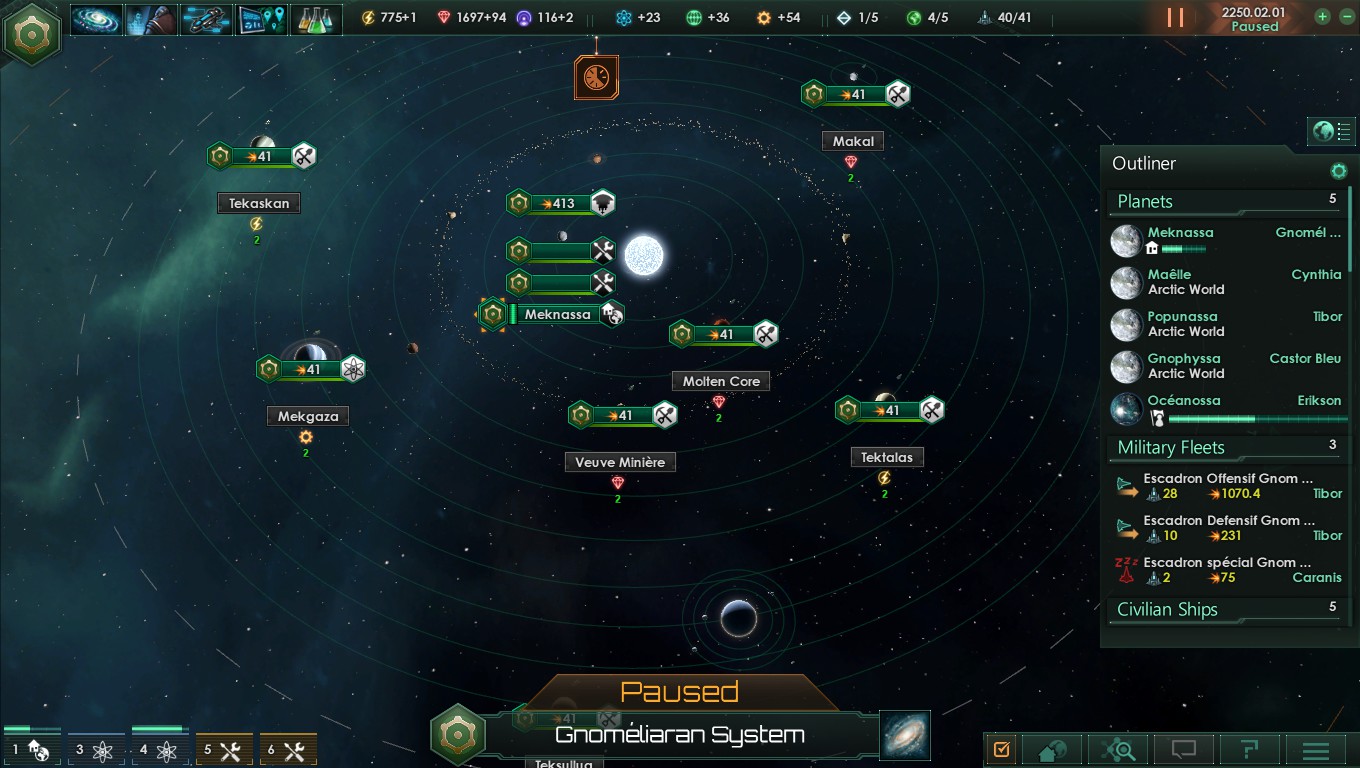Select the Meknassa planet label
Image resolution: width=1360 pixels, height=768 pixels.
[558, 315]
